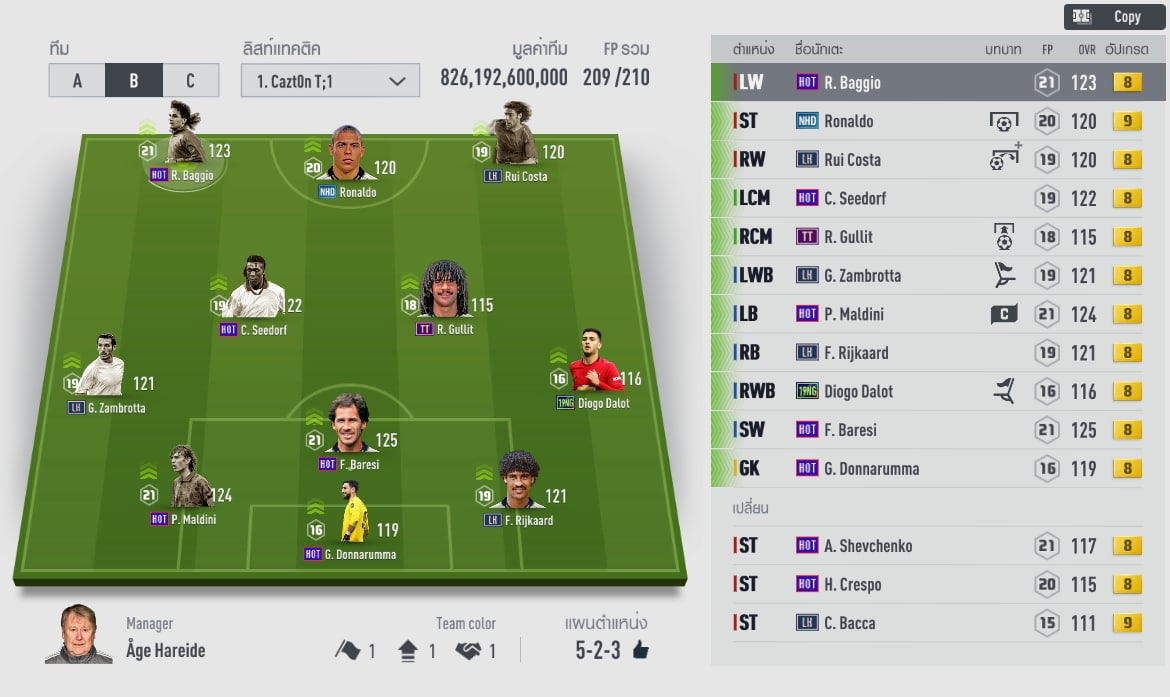
Task: Choose Diogo Dalot's card on the pitch
Action: [x=596, y=363]
